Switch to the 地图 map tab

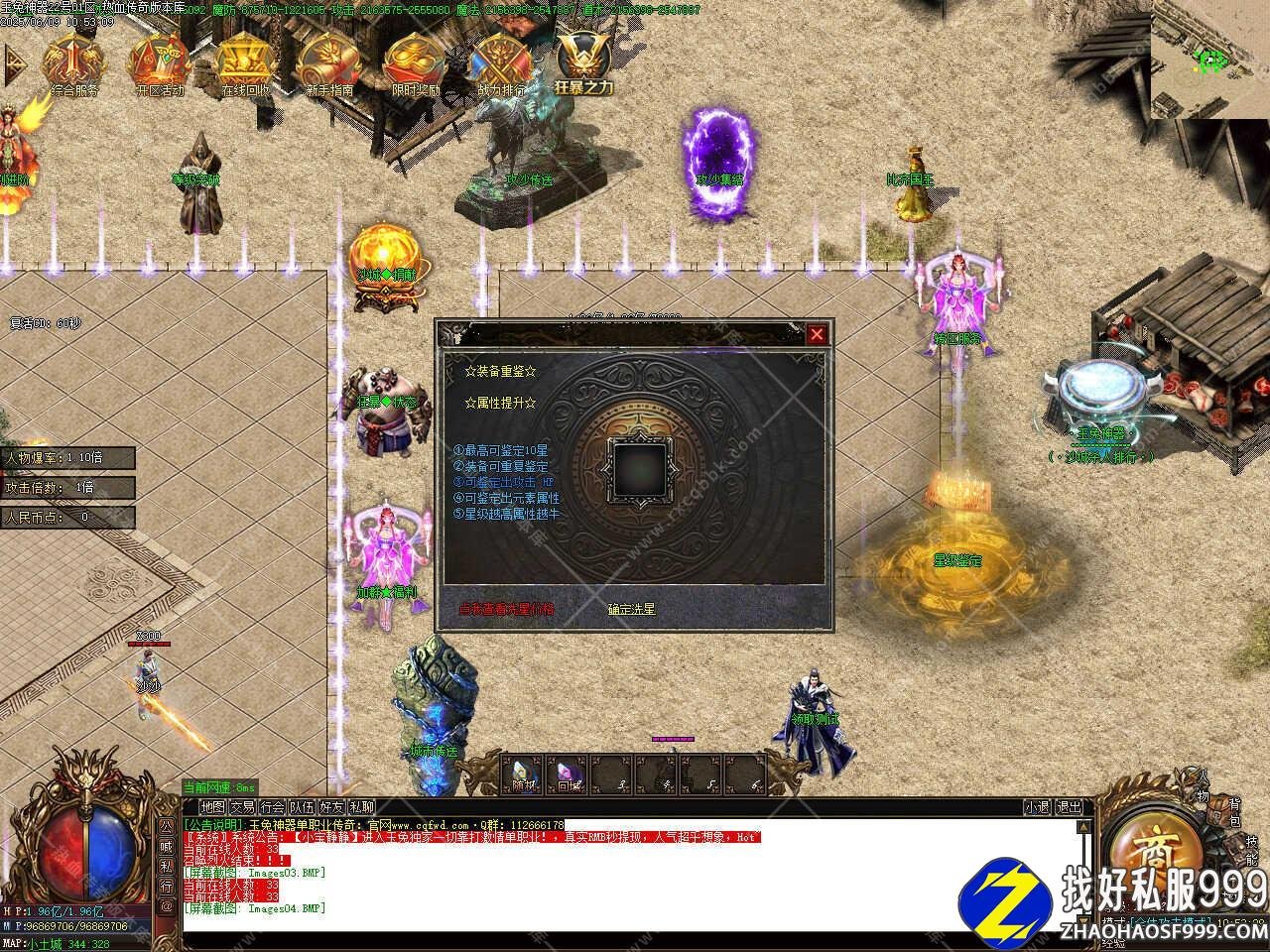coord(212,807)
